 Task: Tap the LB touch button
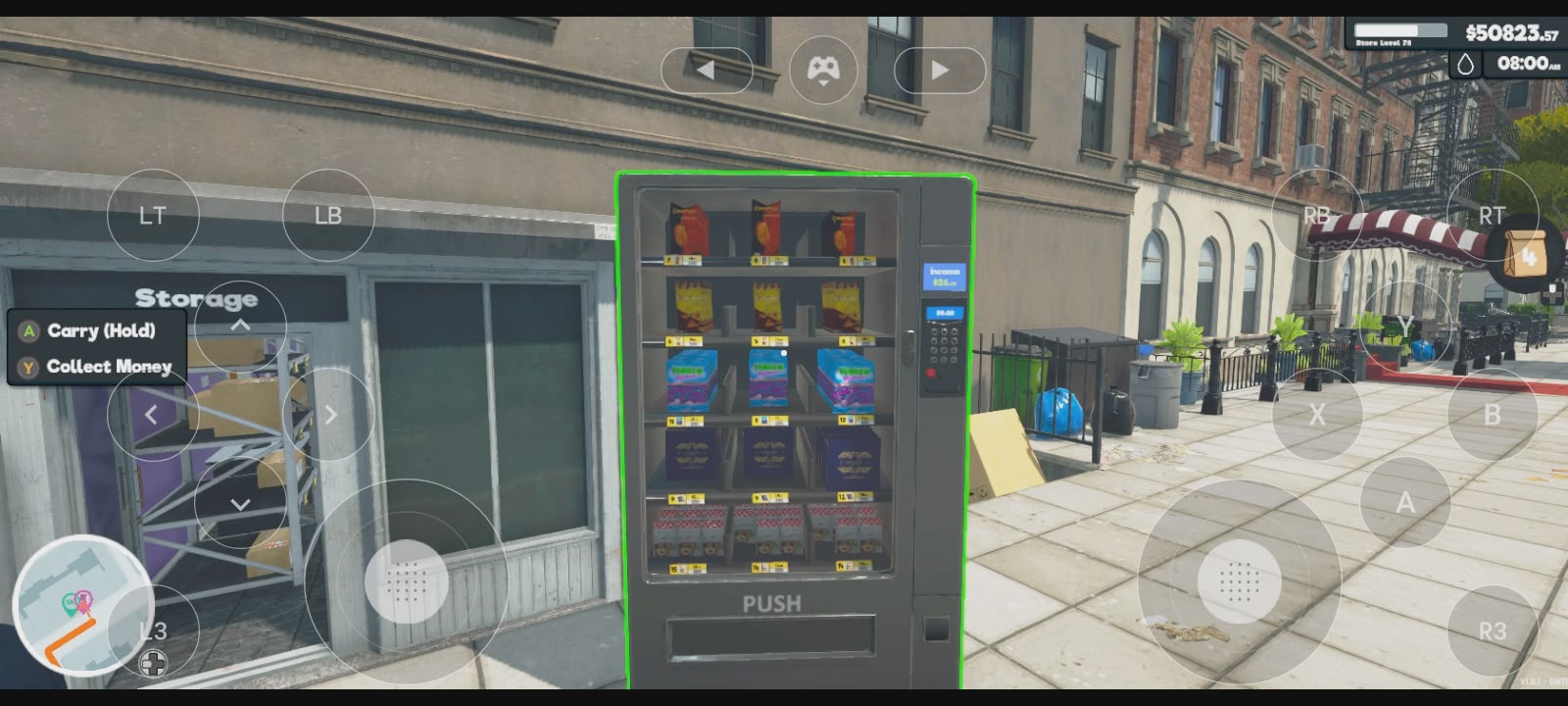(x=328, y=215)
